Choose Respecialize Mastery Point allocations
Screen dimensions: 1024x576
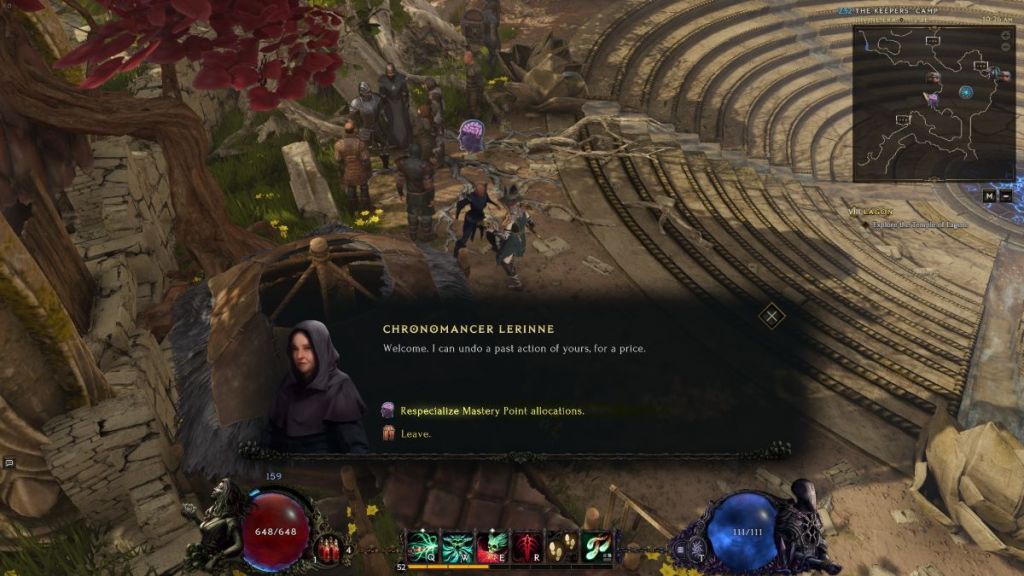pyautogui.click(x=491, y=410)
